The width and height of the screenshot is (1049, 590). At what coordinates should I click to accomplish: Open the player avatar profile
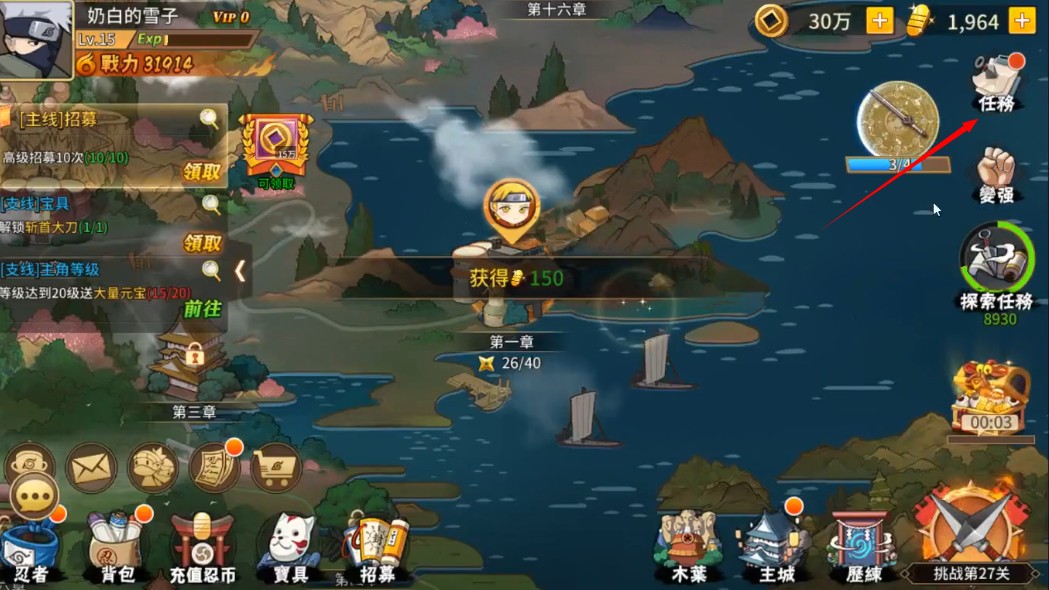(x=36, y=39)
